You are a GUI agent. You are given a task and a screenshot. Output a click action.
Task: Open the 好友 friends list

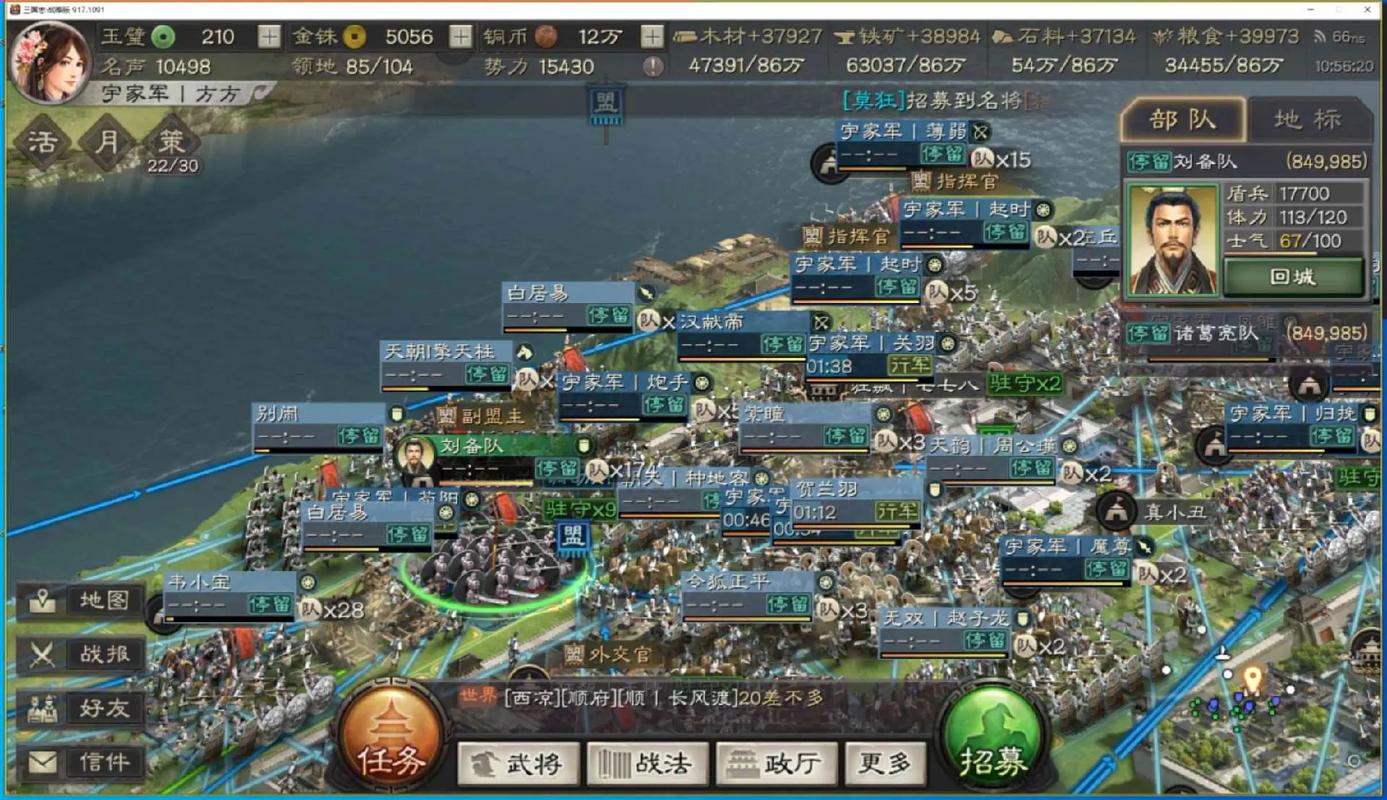82,709
